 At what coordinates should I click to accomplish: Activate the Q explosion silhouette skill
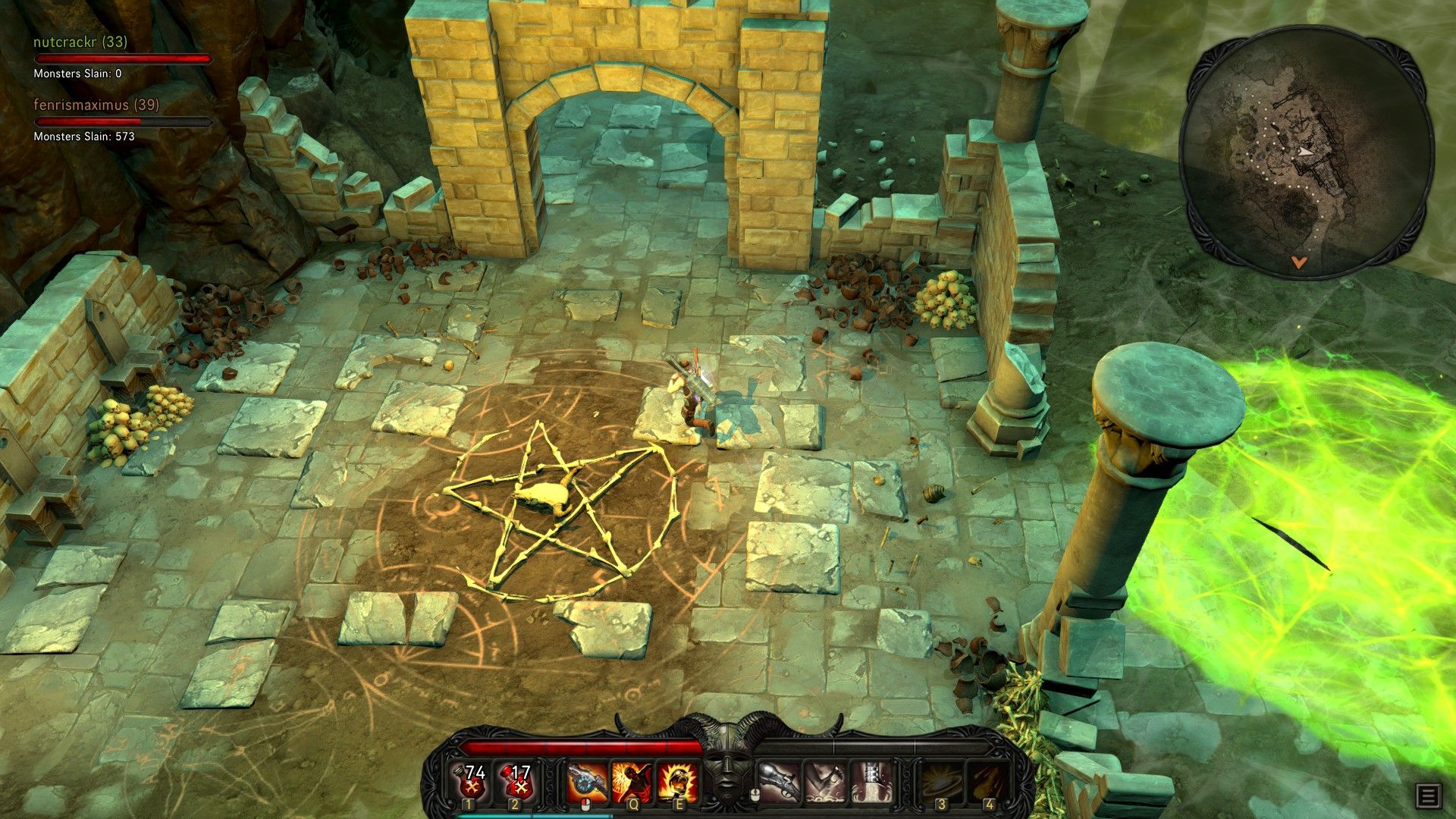coord(632,782)
